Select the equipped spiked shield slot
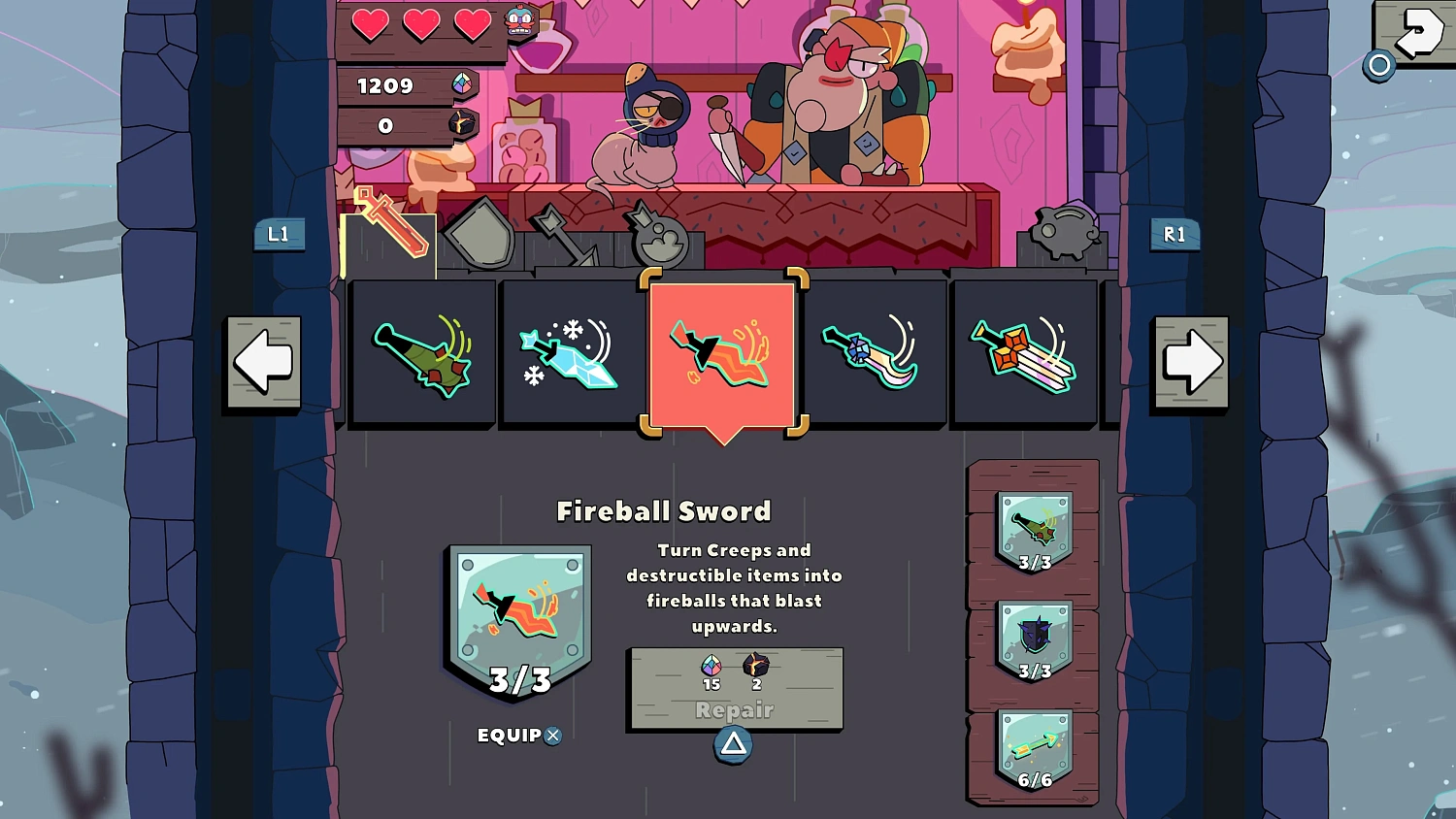The width and height of the screenshot is (1456, 819). pyautogui.click(x=1035, y=639)
